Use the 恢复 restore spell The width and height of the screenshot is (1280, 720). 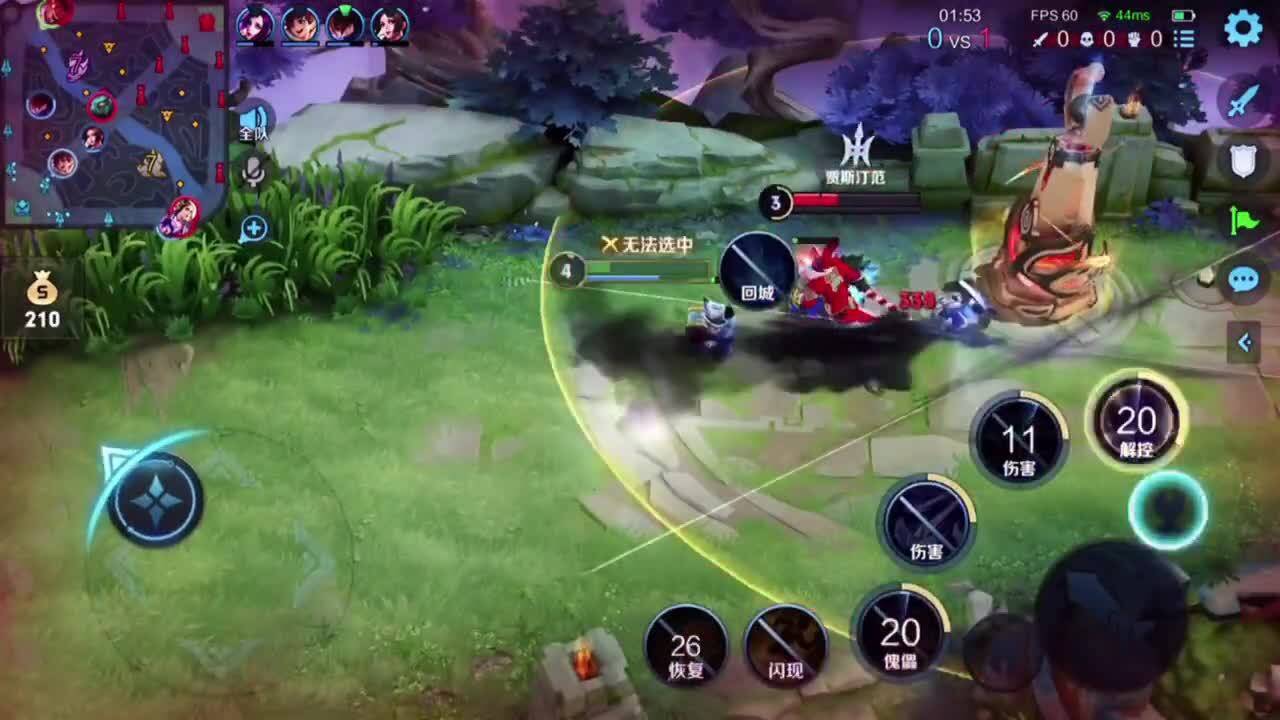tap(685, 646)
